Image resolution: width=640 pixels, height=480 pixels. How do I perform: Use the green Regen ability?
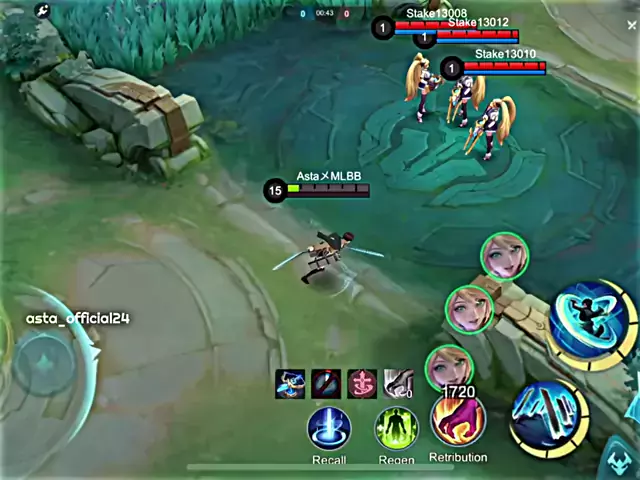[x=396, y=429]
